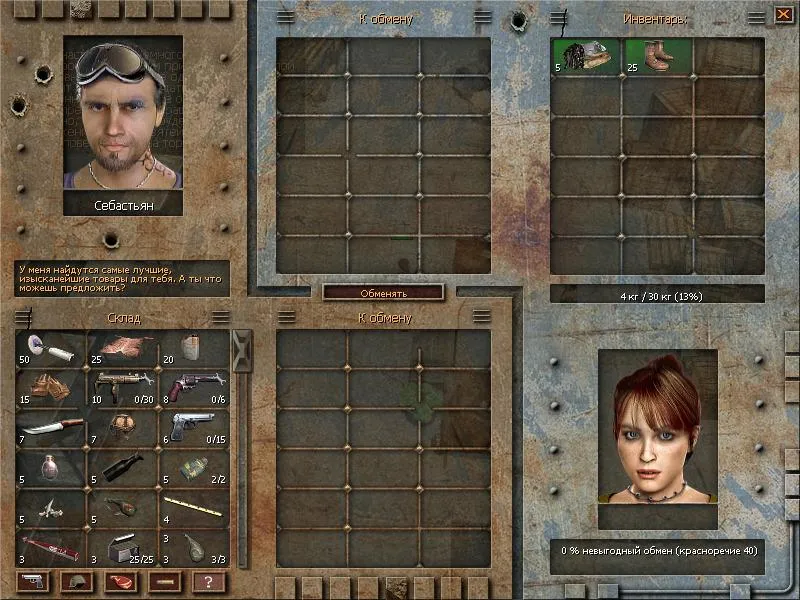Screen dimensions: 800x600
Task: Click the red-haired player character portrait
Action: pyautogui.click(x=658, y=438)
